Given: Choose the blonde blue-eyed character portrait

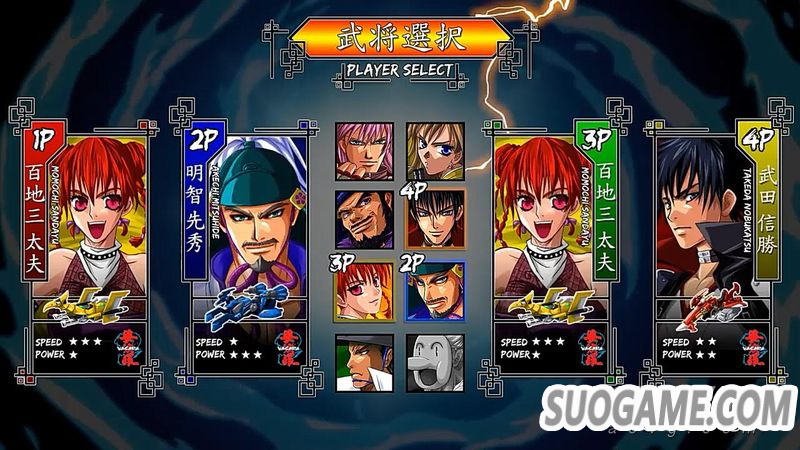Looking at the screenshot, I should (x=435, y=151).
